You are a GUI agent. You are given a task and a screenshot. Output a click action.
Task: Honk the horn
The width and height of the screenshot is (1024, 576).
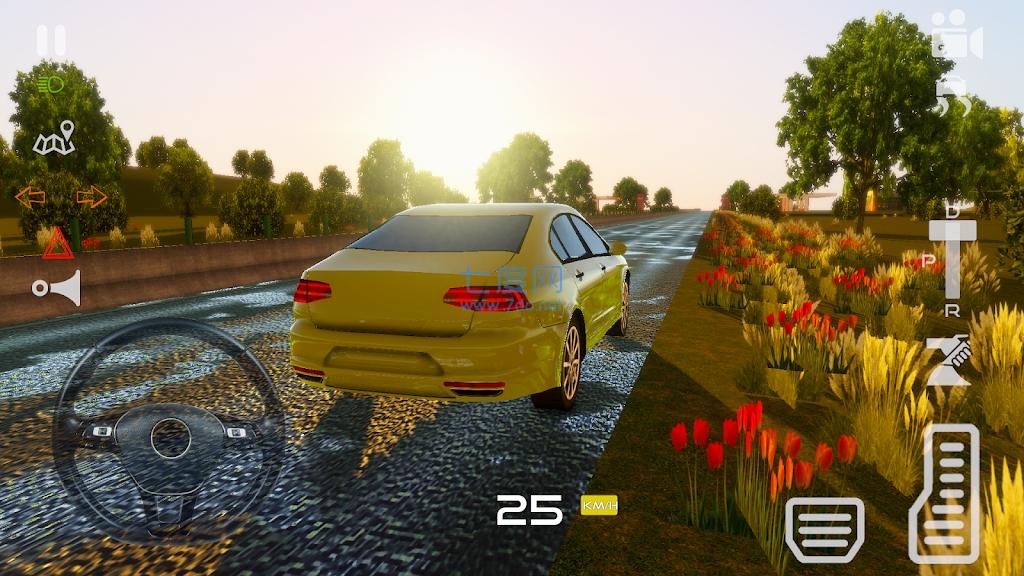click(x=56, y=288)
